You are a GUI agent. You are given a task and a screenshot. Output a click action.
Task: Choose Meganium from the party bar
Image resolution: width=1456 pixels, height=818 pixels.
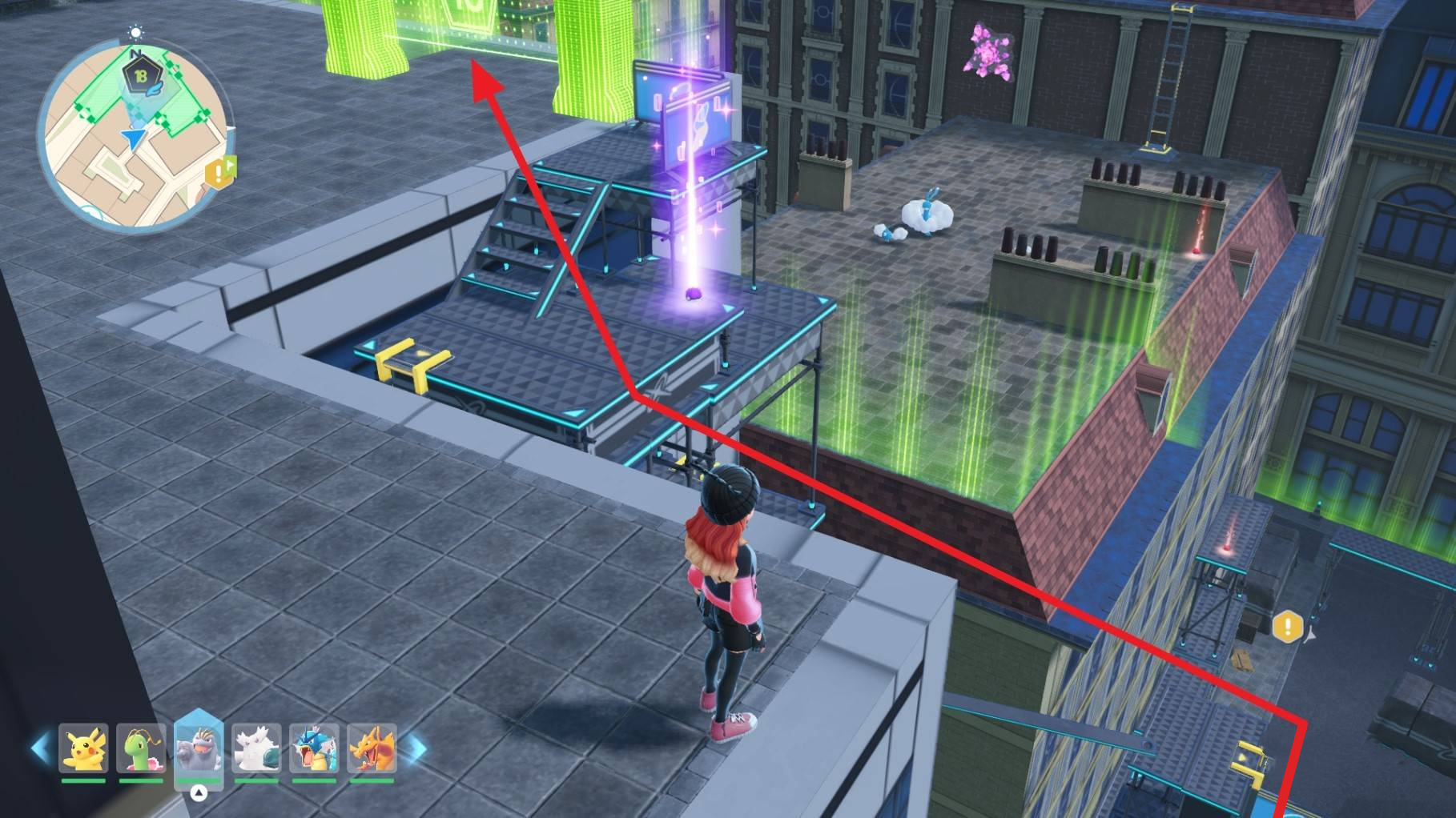point(141,749)
